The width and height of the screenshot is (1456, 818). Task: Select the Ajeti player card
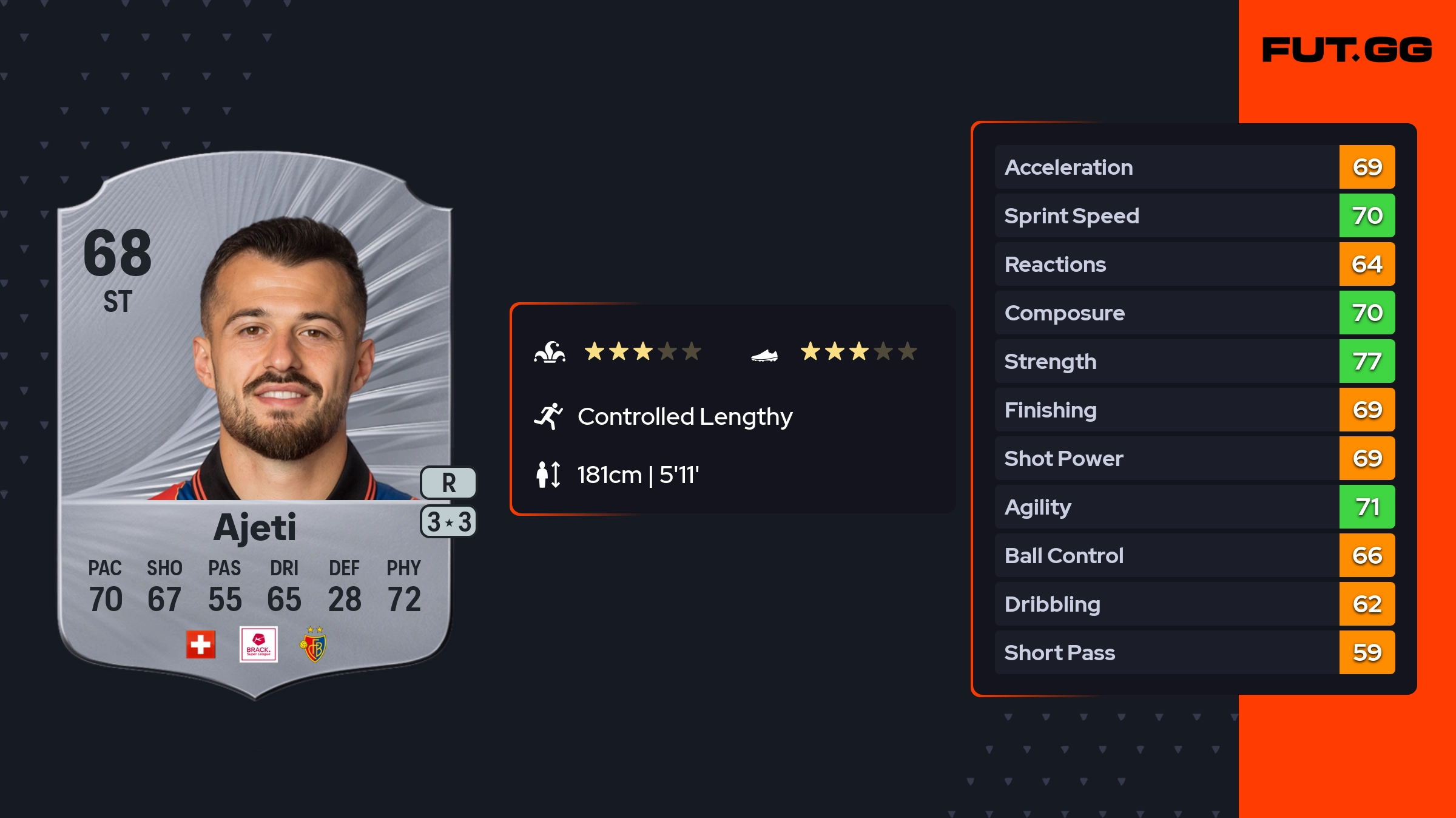pyautogui.click(x=255, y=425)
